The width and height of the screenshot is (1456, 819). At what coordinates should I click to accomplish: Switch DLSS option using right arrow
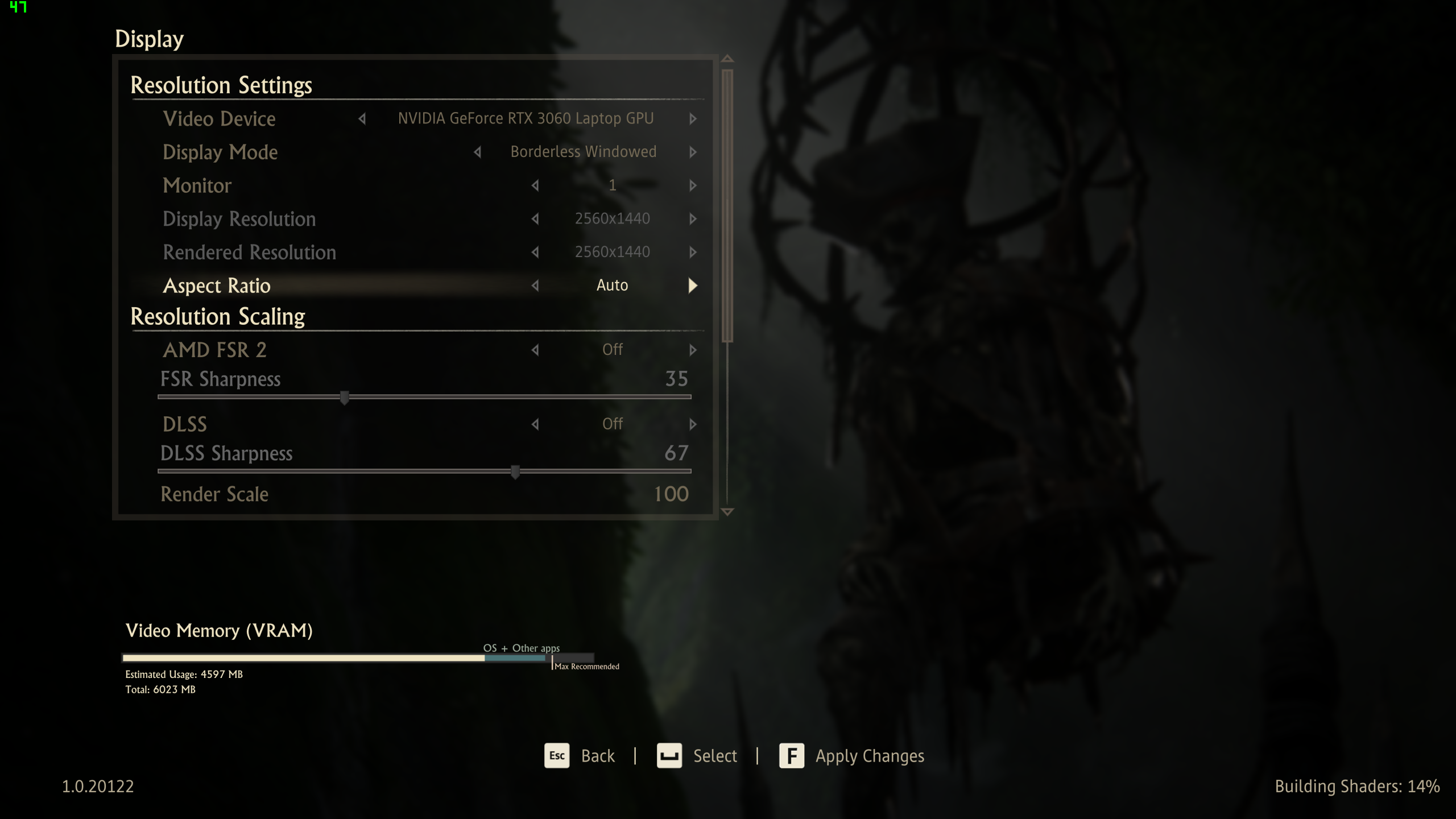(693, 424)
